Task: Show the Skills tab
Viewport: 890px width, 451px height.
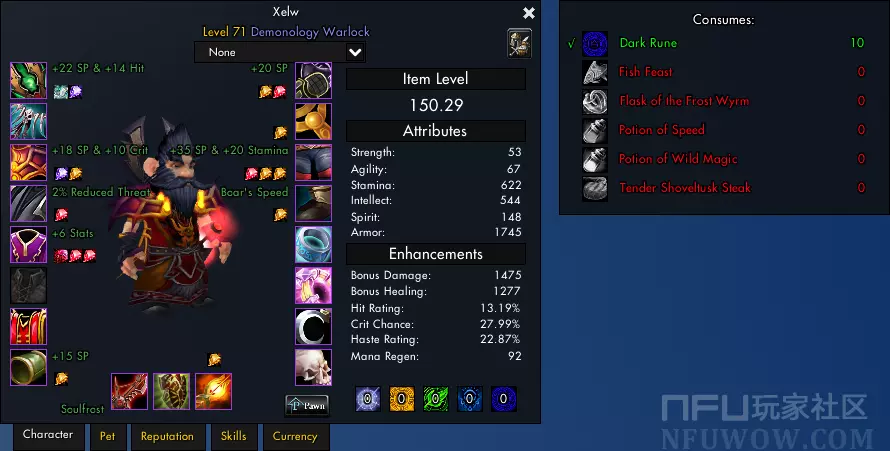Action: tap(233, 436)
